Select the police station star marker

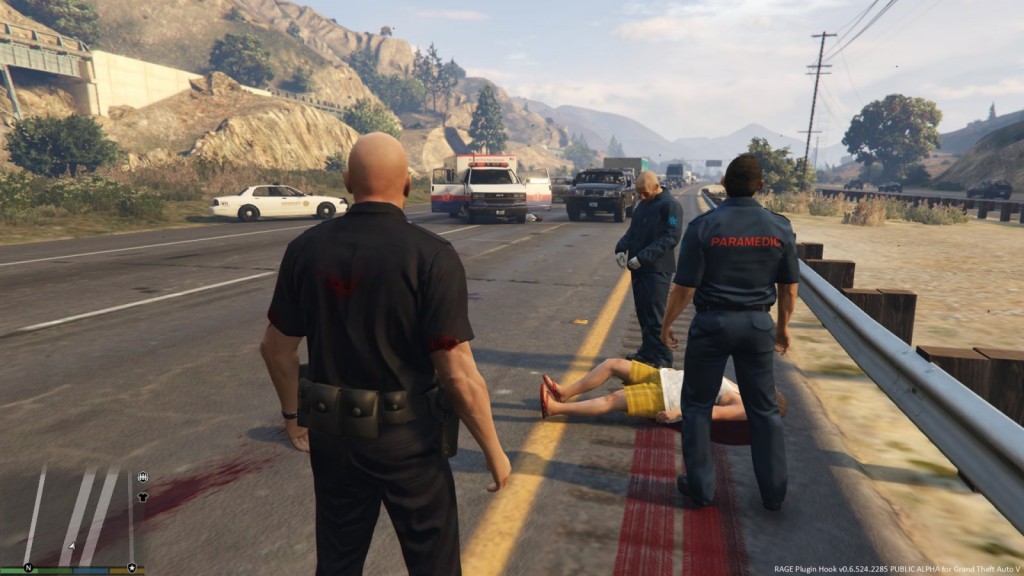131,567
